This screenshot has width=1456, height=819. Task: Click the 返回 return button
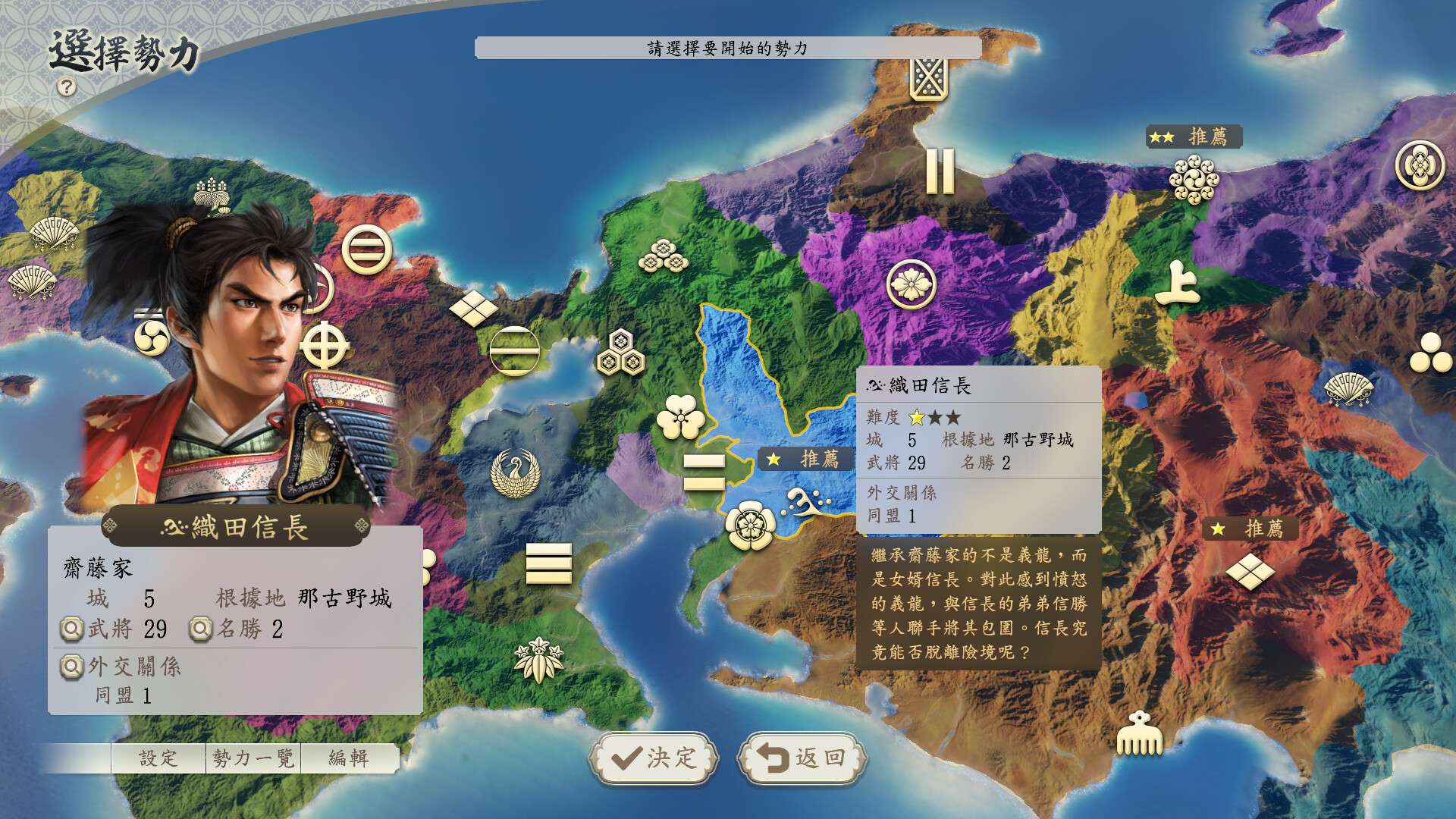801,759
